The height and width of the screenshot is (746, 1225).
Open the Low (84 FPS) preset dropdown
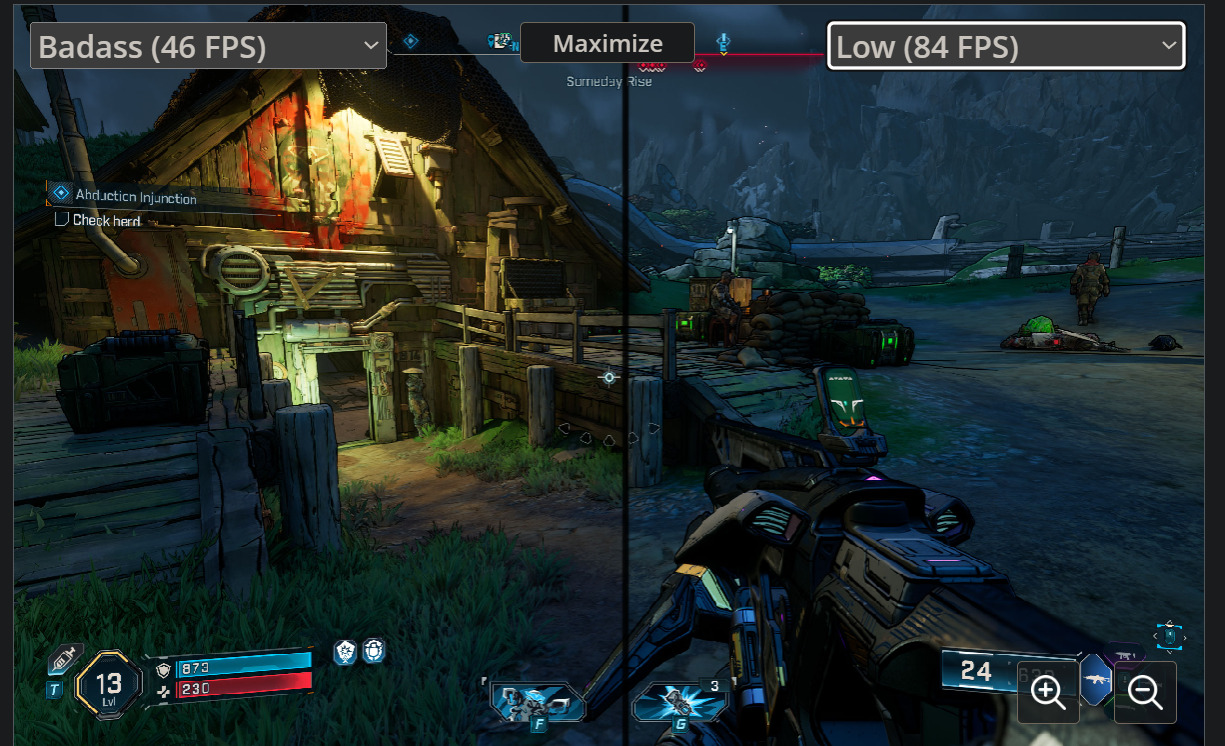[x=1005, y=46]
